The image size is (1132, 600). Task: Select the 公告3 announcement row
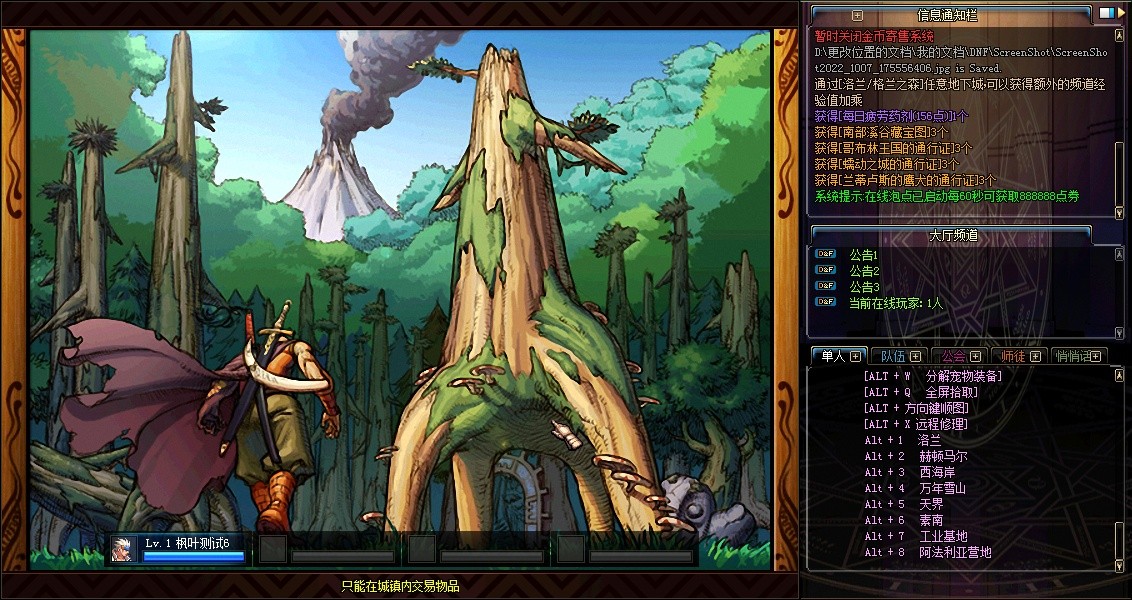tap(864, 287)
